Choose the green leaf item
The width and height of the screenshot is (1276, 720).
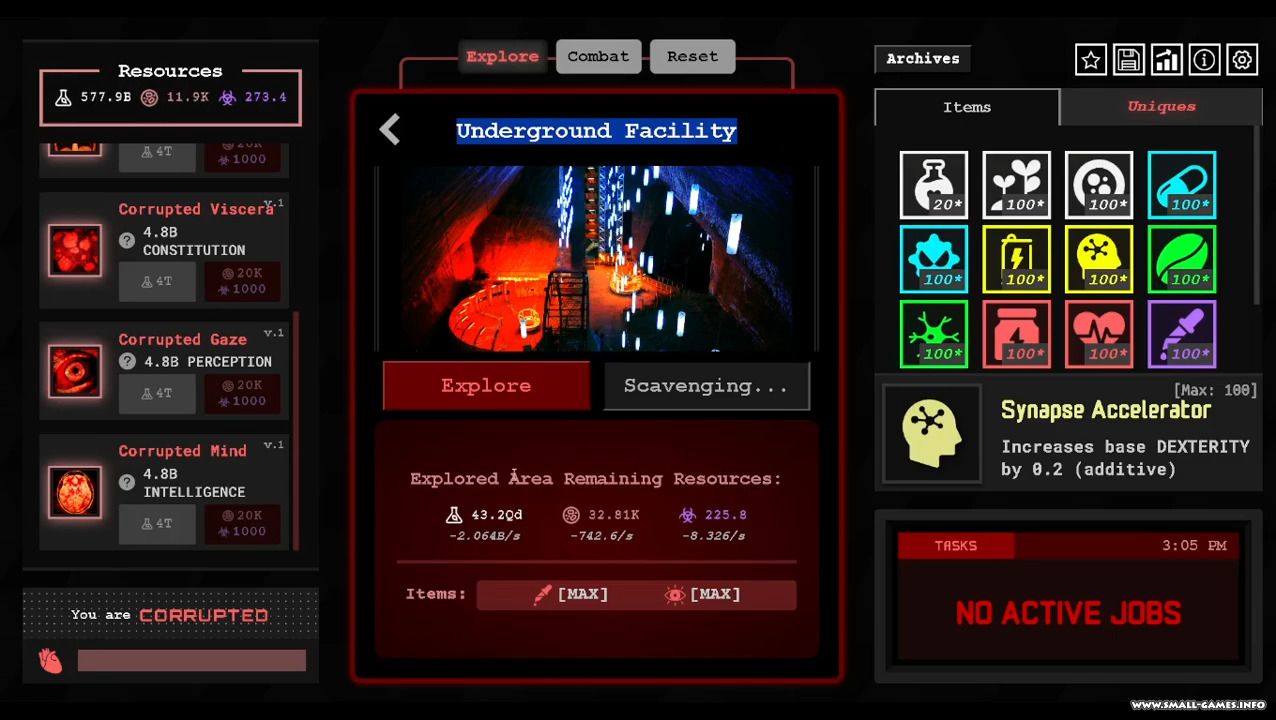point(1181,259)
